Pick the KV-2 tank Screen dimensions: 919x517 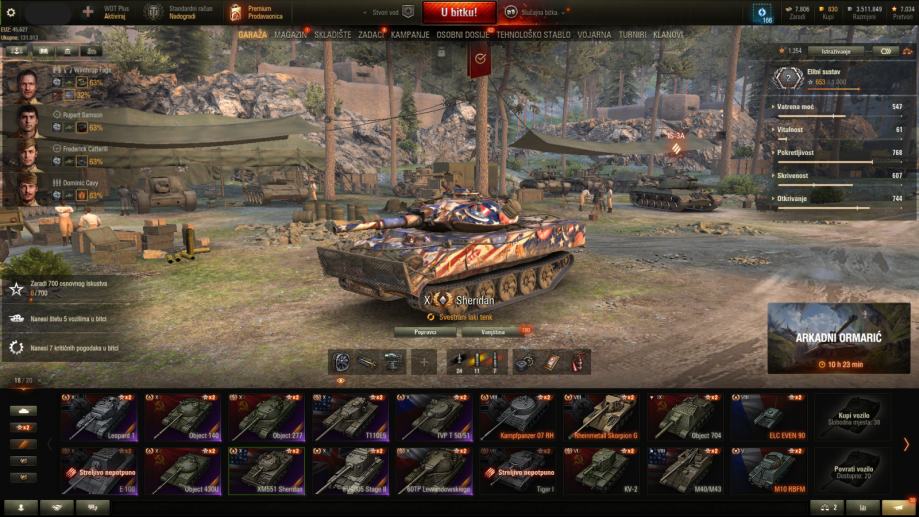tap(601, 471)
